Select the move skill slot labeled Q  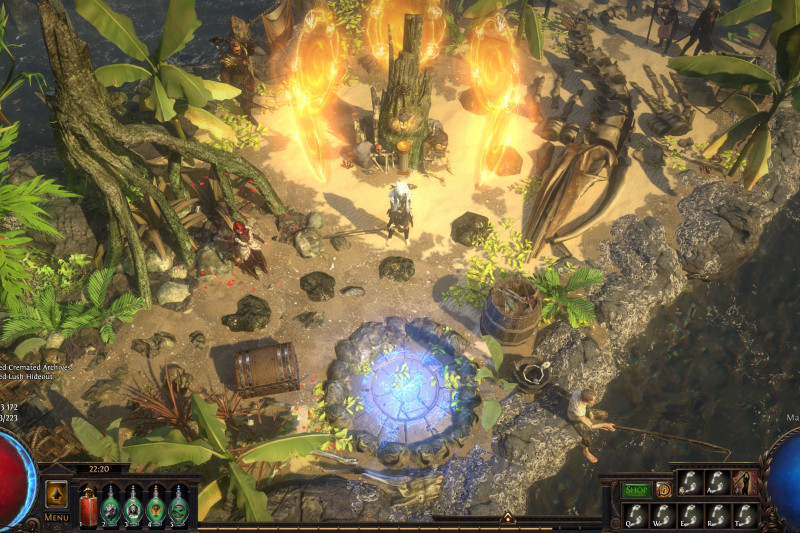coord(636,514)
